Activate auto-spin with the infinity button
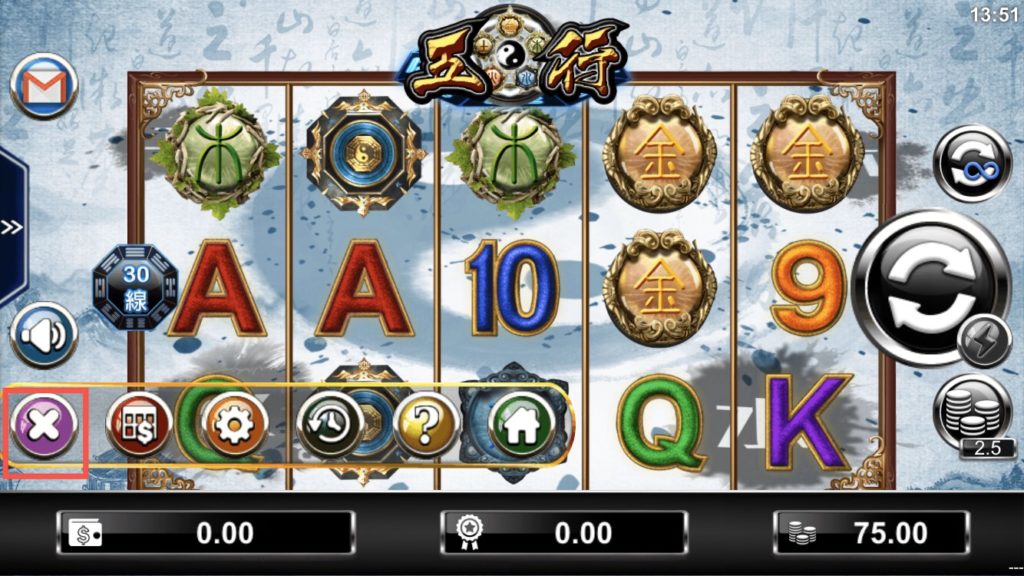This screenshot has height=576, width=1024. (x=971, y=163)
